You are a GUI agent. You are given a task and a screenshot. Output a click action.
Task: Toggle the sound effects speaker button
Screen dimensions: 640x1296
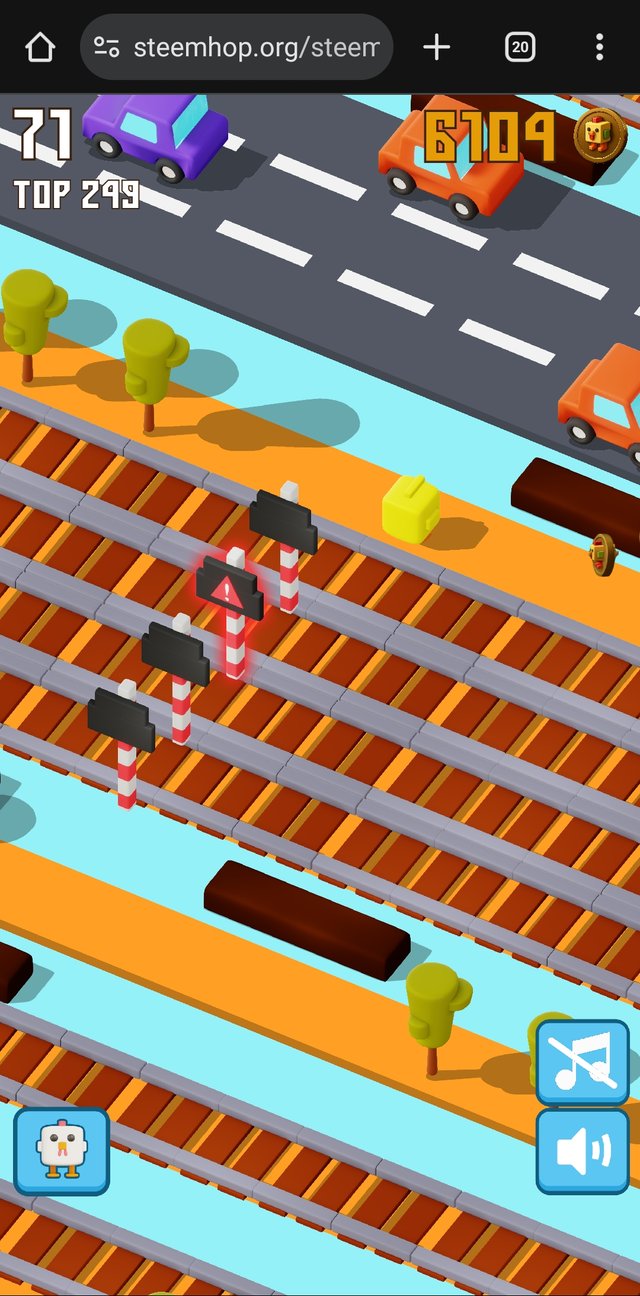pos(583,1150)
